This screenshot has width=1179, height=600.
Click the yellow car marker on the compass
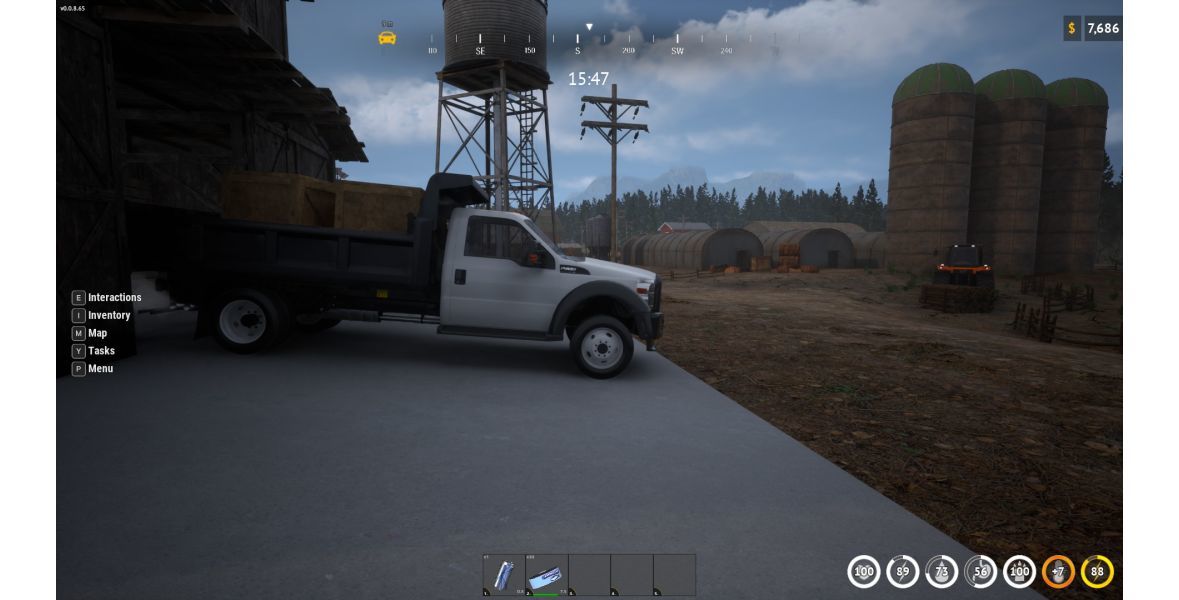tap(387, 38)
